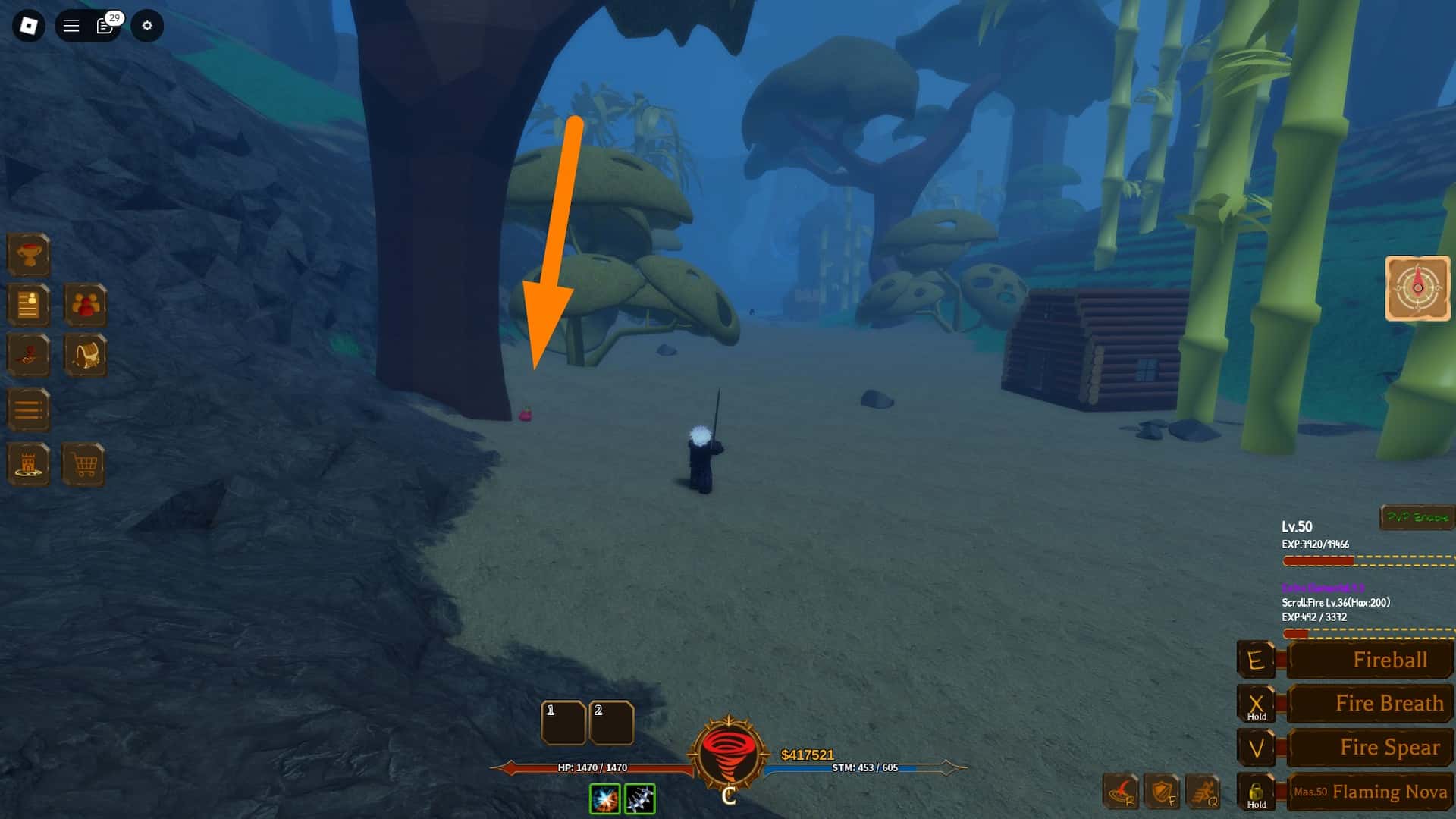Open the quest log icon
Screen dimensions: 1456x819
point(28,306)
